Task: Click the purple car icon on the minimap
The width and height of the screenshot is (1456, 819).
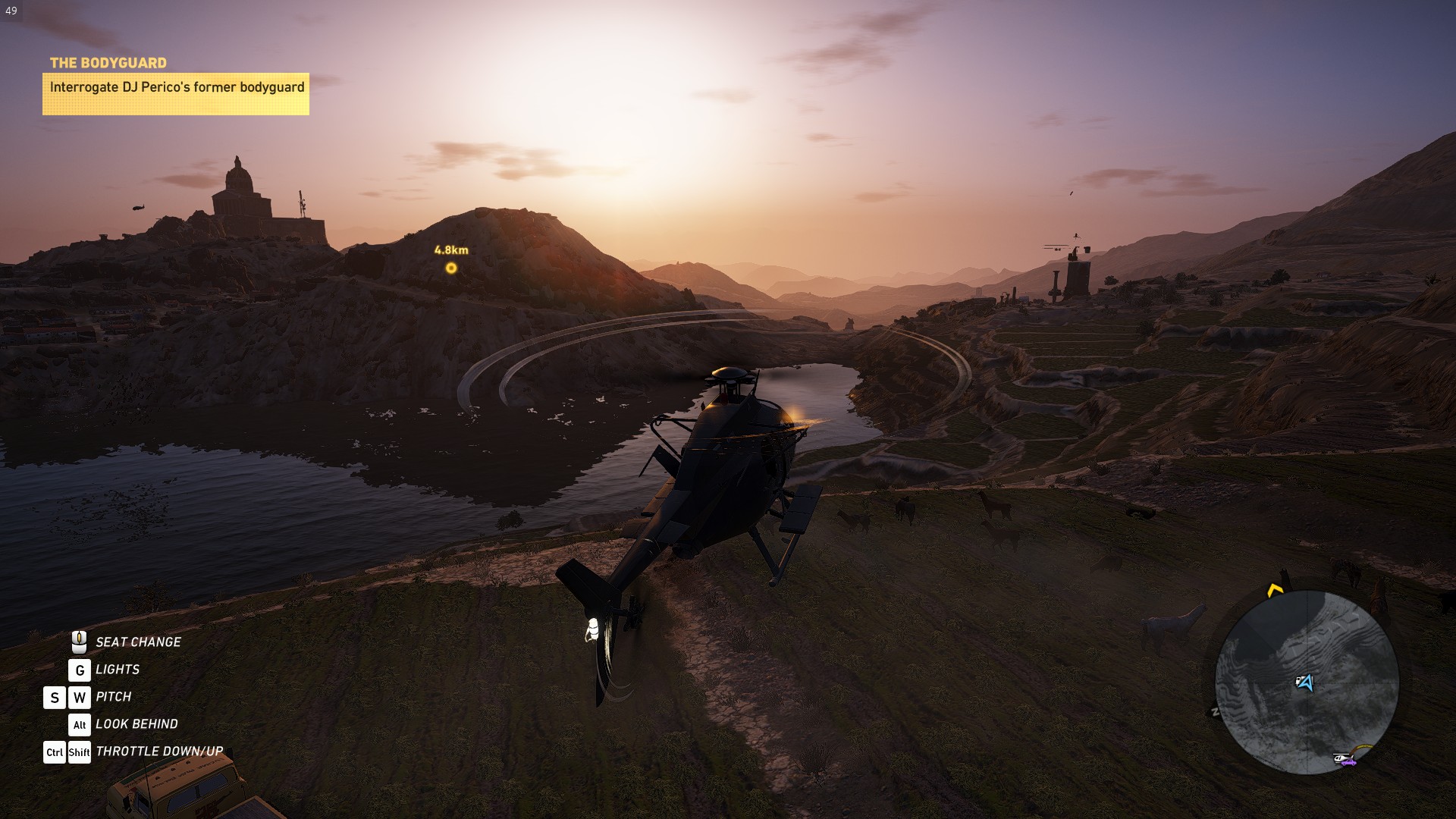Action: click(1349, 764)
